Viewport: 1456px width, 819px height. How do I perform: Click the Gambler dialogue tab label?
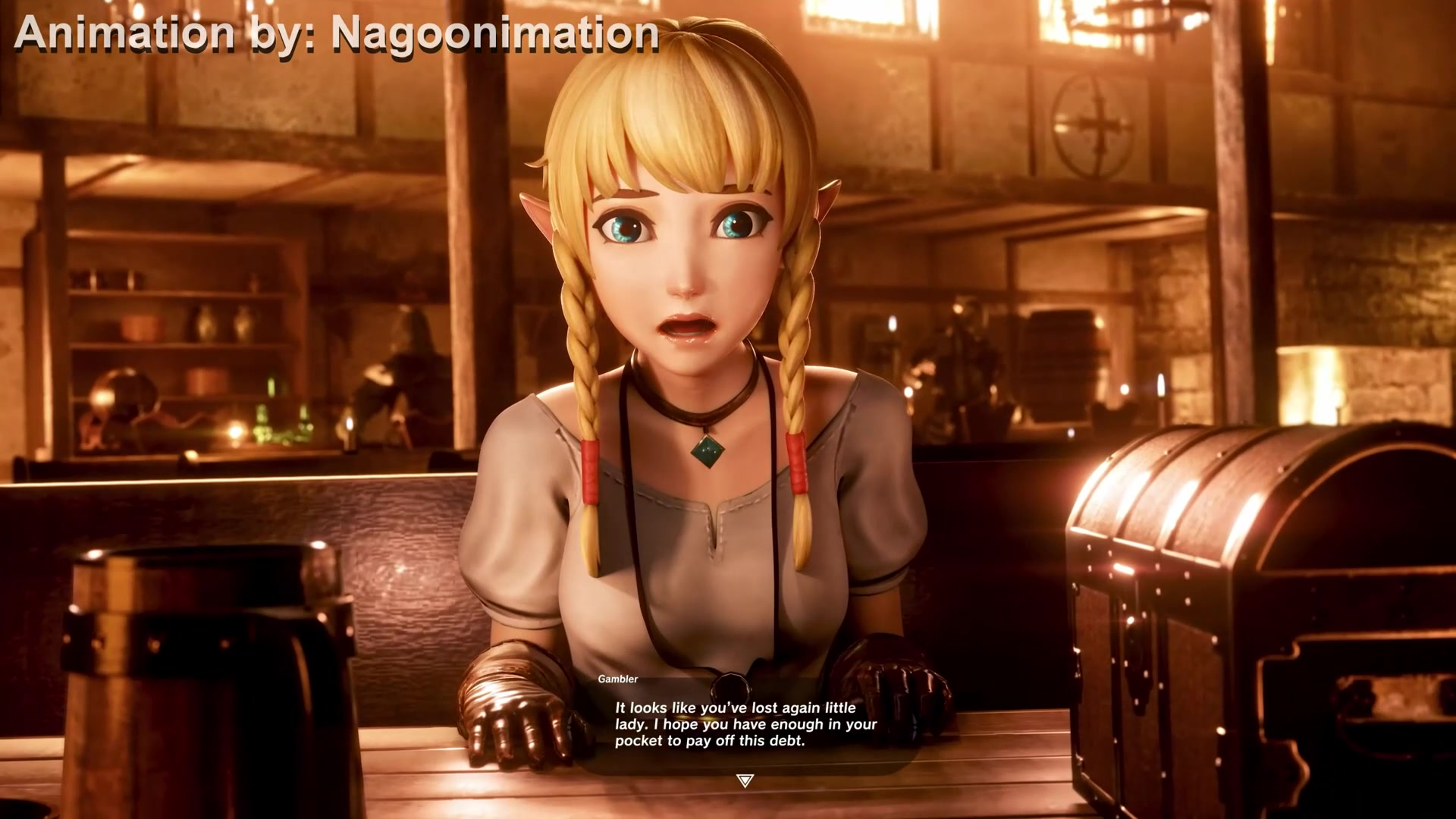[x=619, y=680]
